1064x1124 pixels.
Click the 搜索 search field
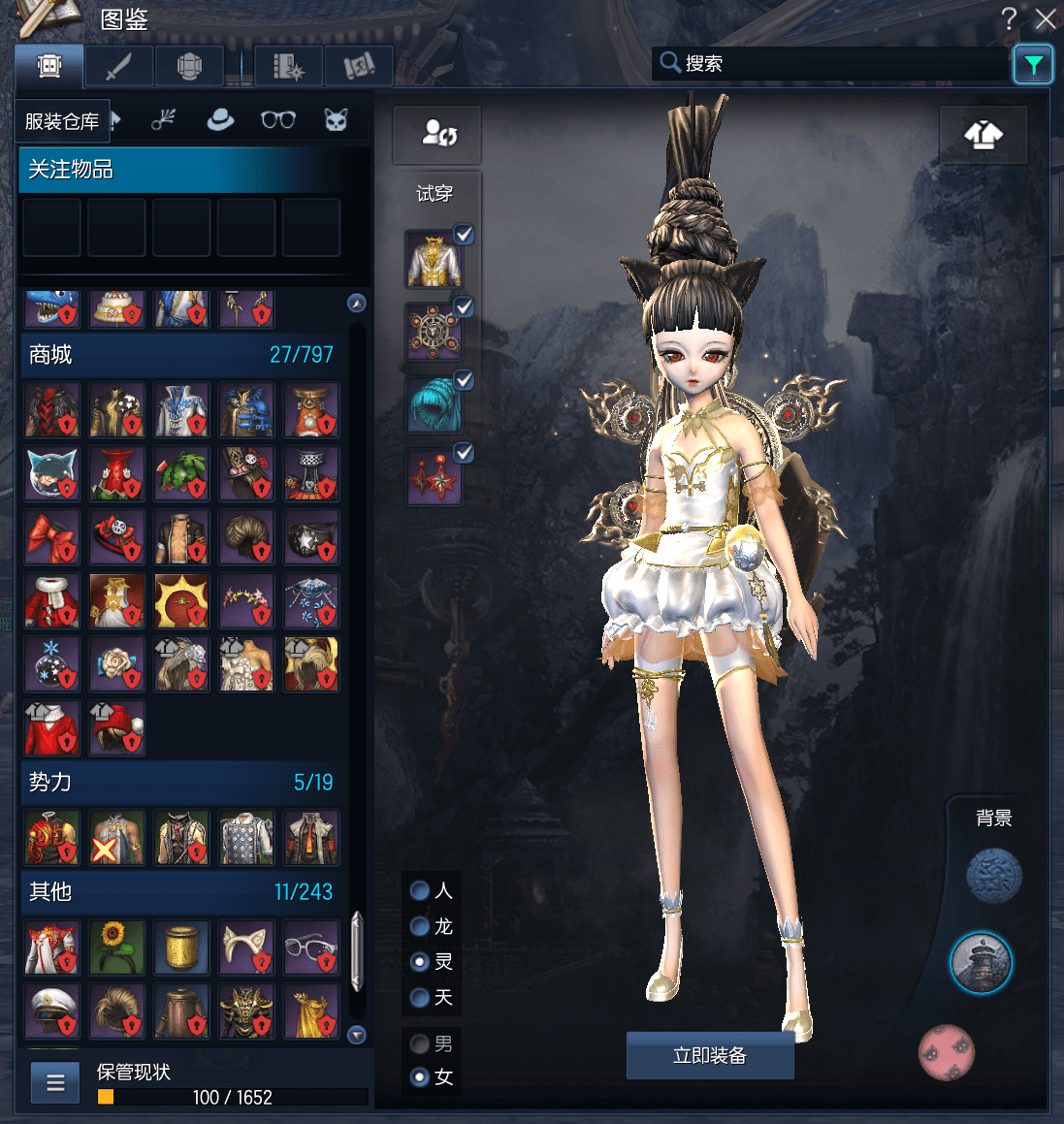click(834, 64)
